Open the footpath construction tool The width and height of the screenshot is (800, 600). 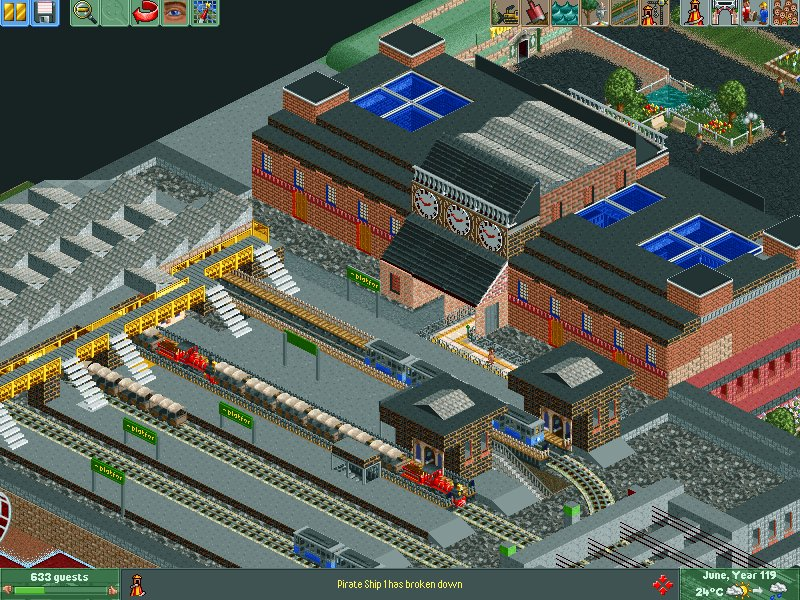[625, 13]
